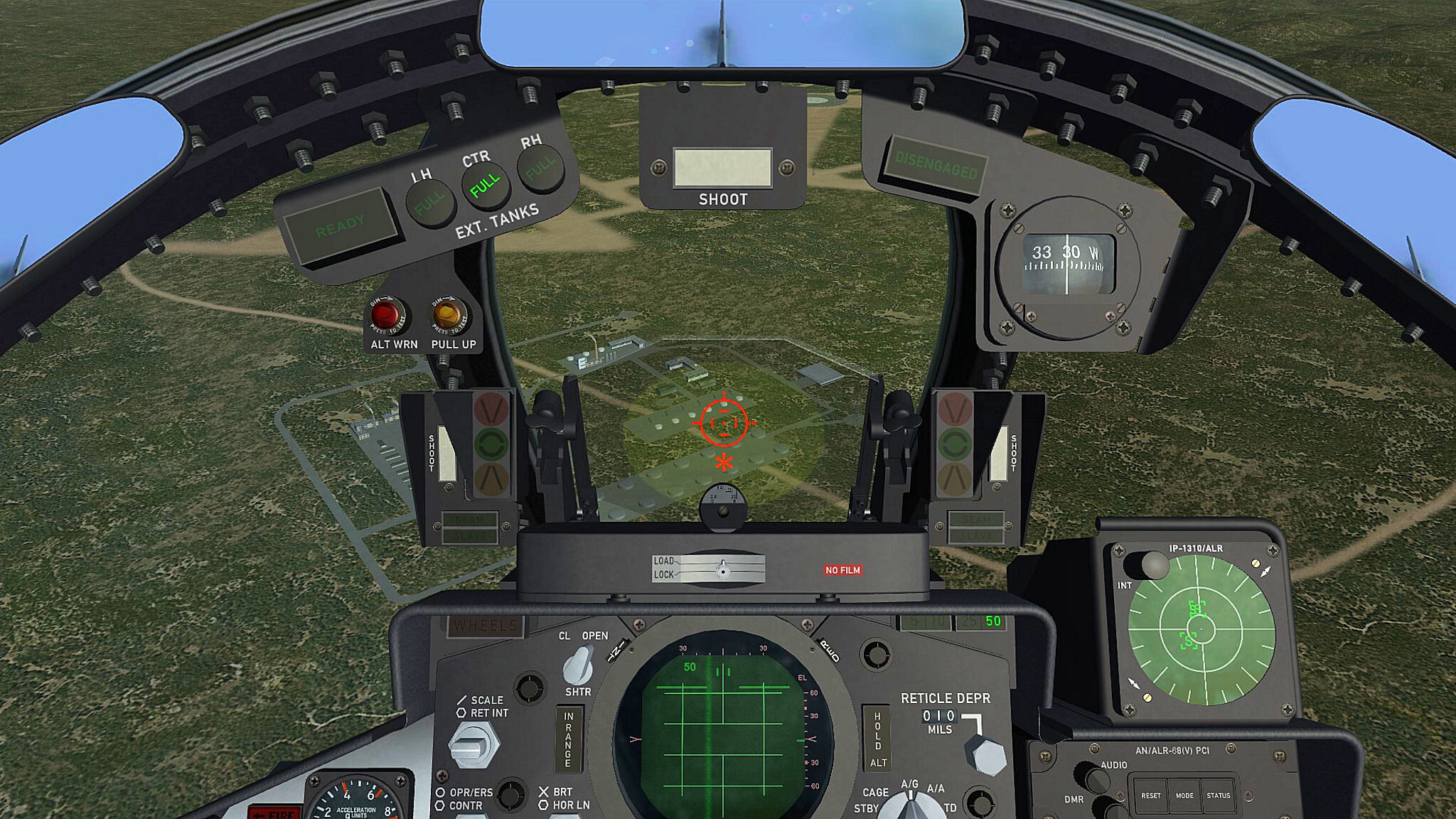Click the center SHOOT light
The image size is (1456, 819).
(x=722, y=168)
